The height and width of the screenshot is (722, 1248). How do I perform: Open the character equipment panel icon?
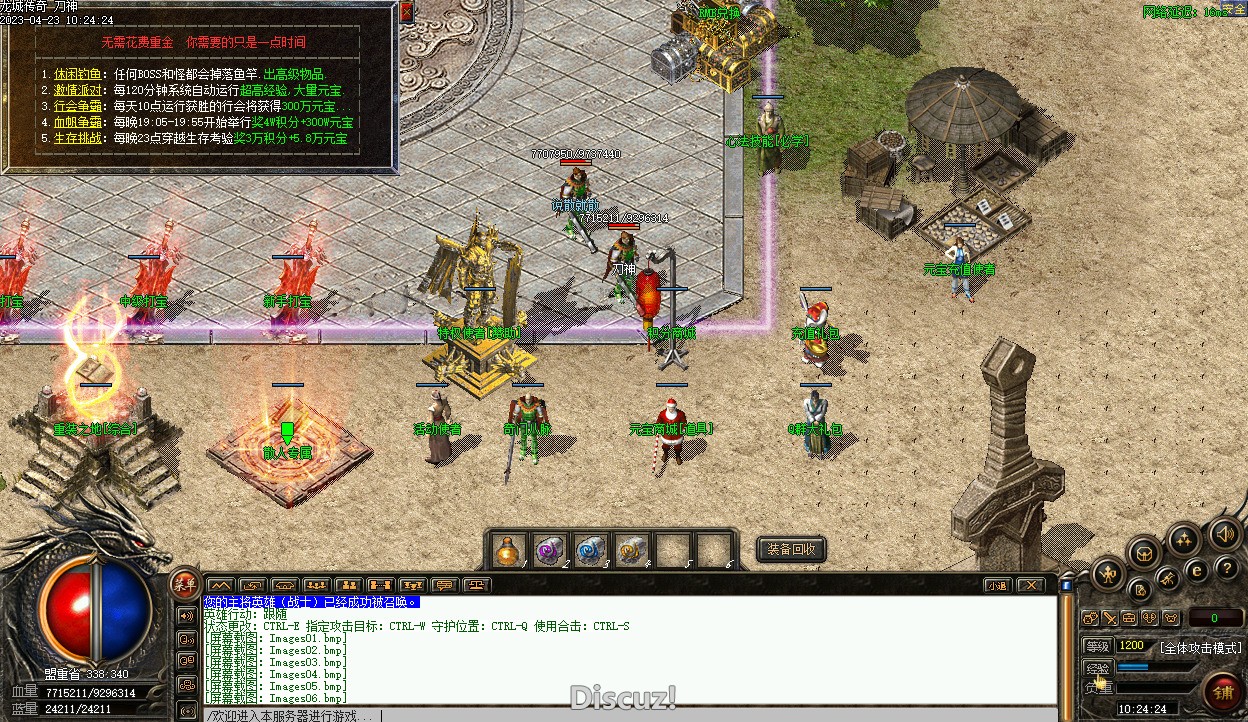point(1108,573)
